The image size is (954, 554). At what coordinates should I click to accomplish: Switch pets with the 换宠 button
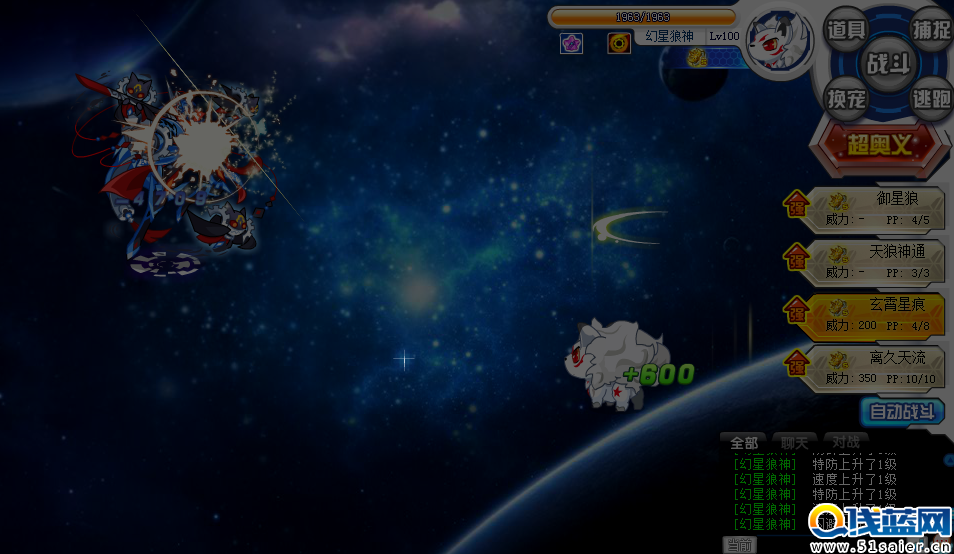(845, 98)
